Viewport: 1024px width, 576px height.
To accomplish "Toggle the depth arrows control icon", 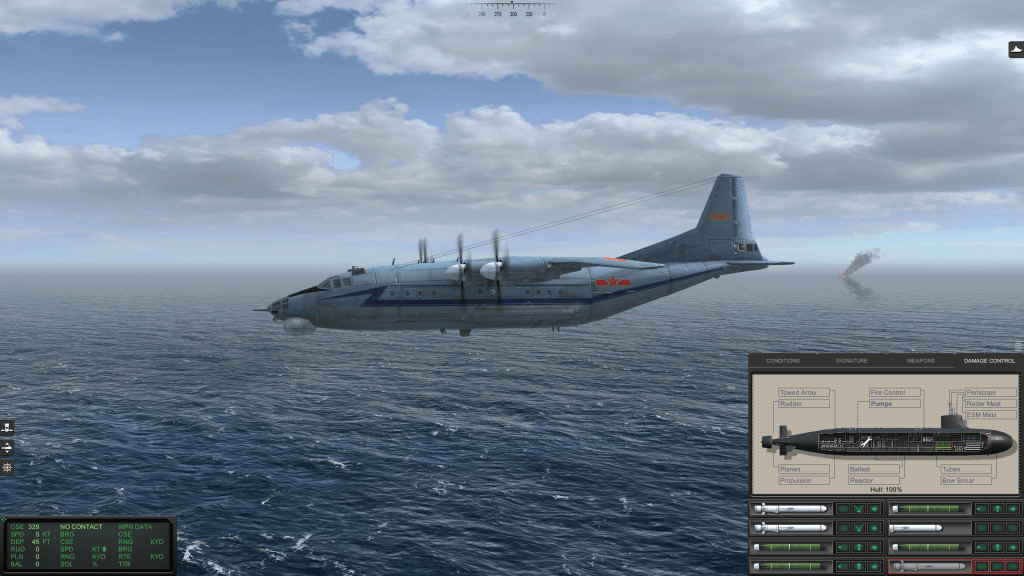I will 8,447.
